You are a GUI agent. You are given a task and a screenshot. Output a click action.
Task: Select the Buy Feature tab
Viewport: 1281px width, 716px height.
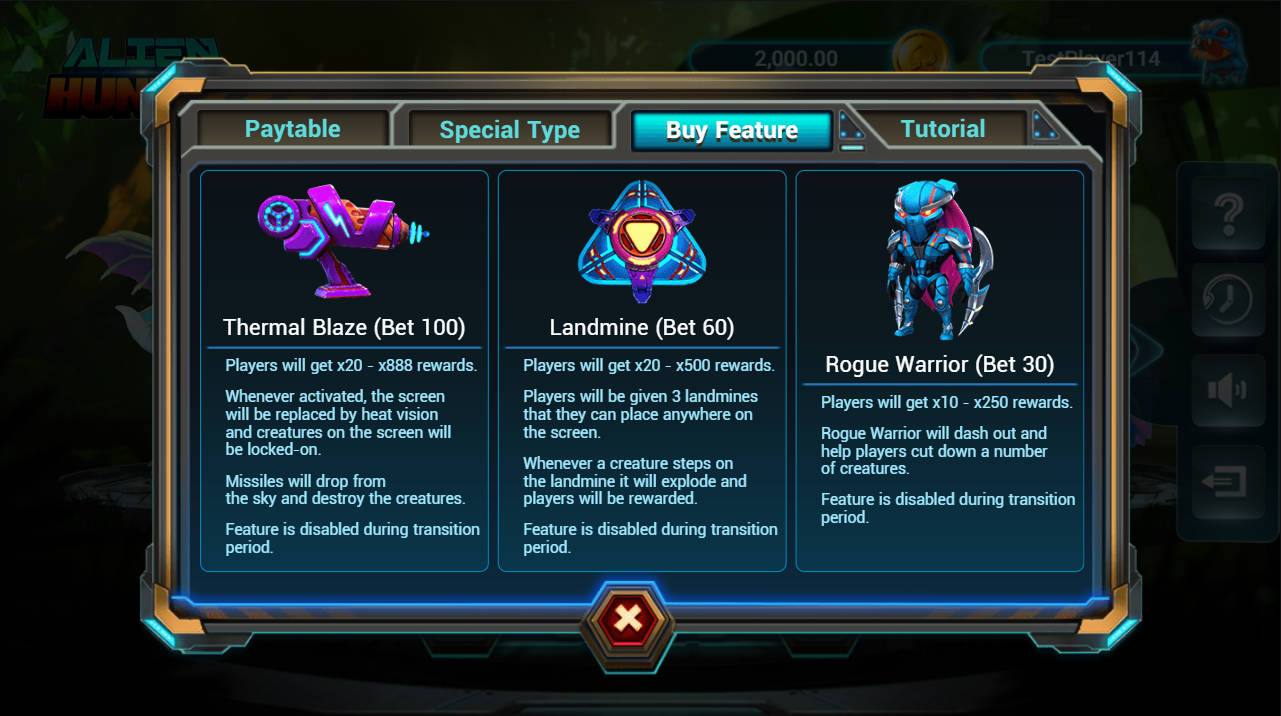(x=731, y=130)
